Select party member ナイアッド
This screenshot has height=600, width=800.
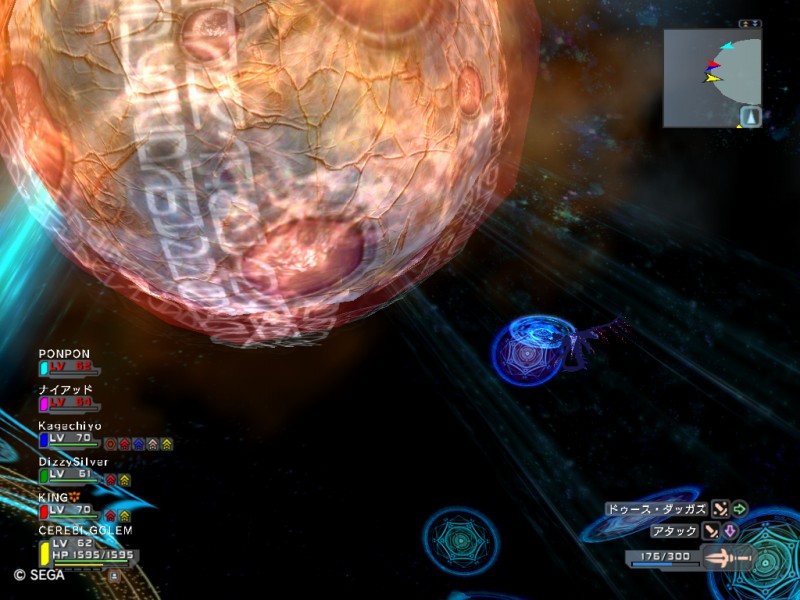coord(66,389)
